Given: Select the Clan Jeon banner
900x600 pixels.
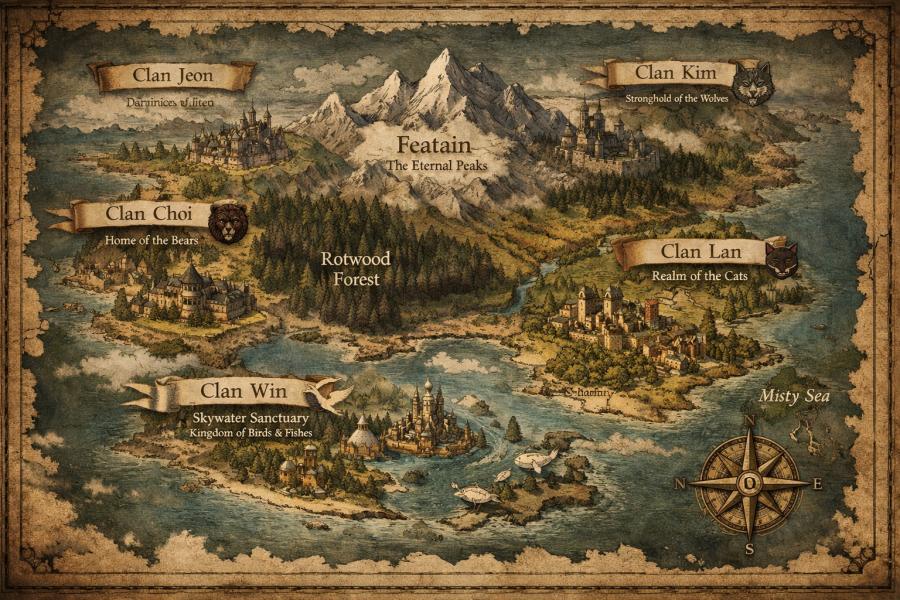Looking at the screenshot, I should pyautogui.click(x=172, y=75).
